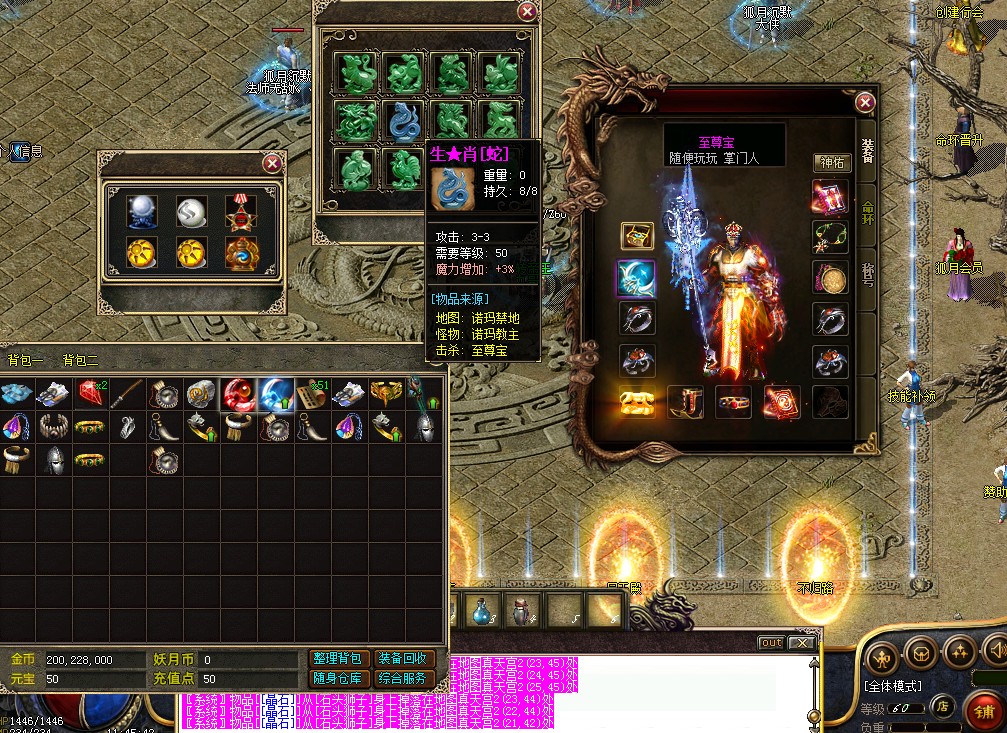Select the scroll stack of 51

311,393
